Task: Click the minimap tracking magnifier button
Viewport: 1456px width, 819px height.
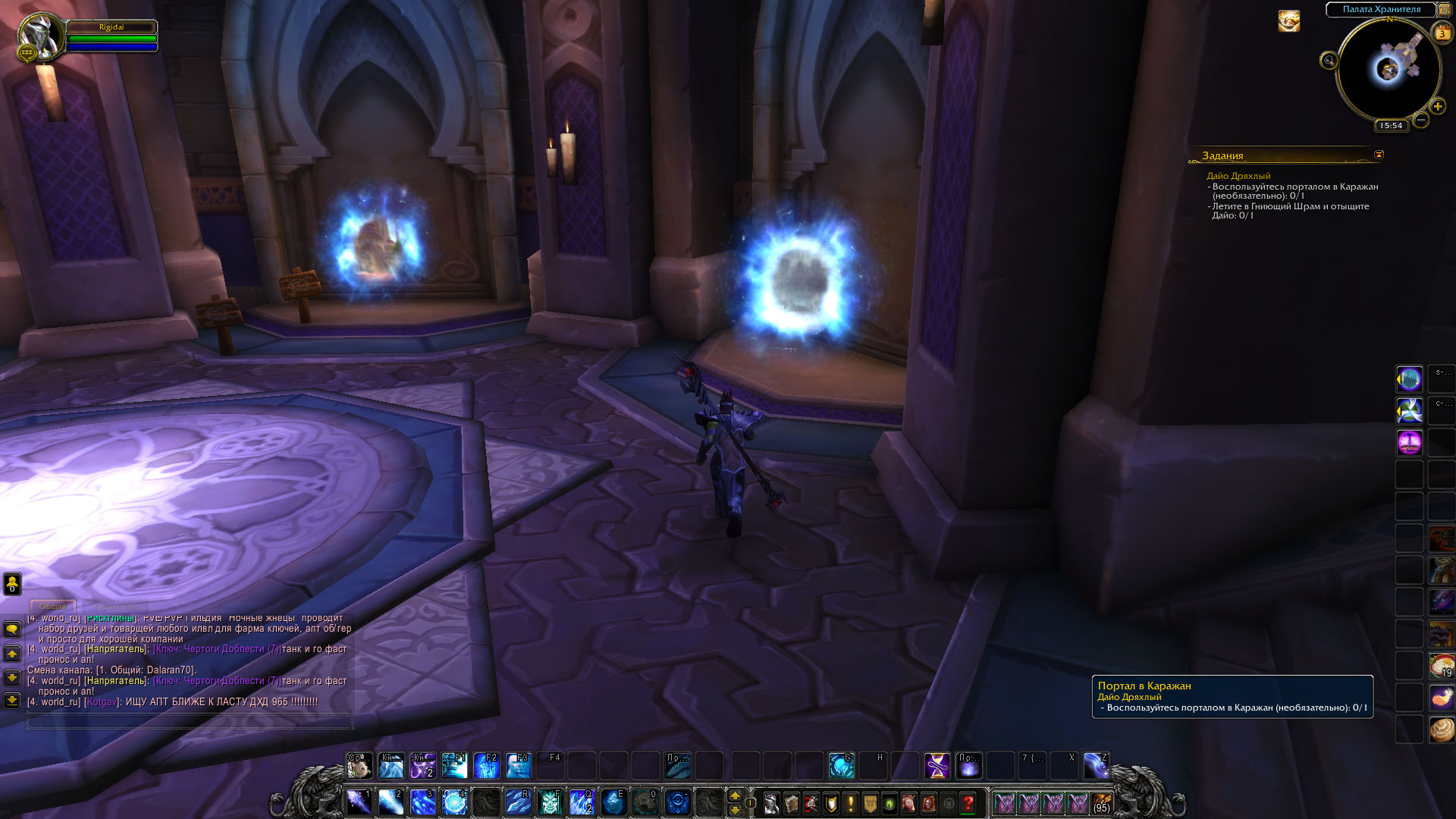Action: (1329, 61)
